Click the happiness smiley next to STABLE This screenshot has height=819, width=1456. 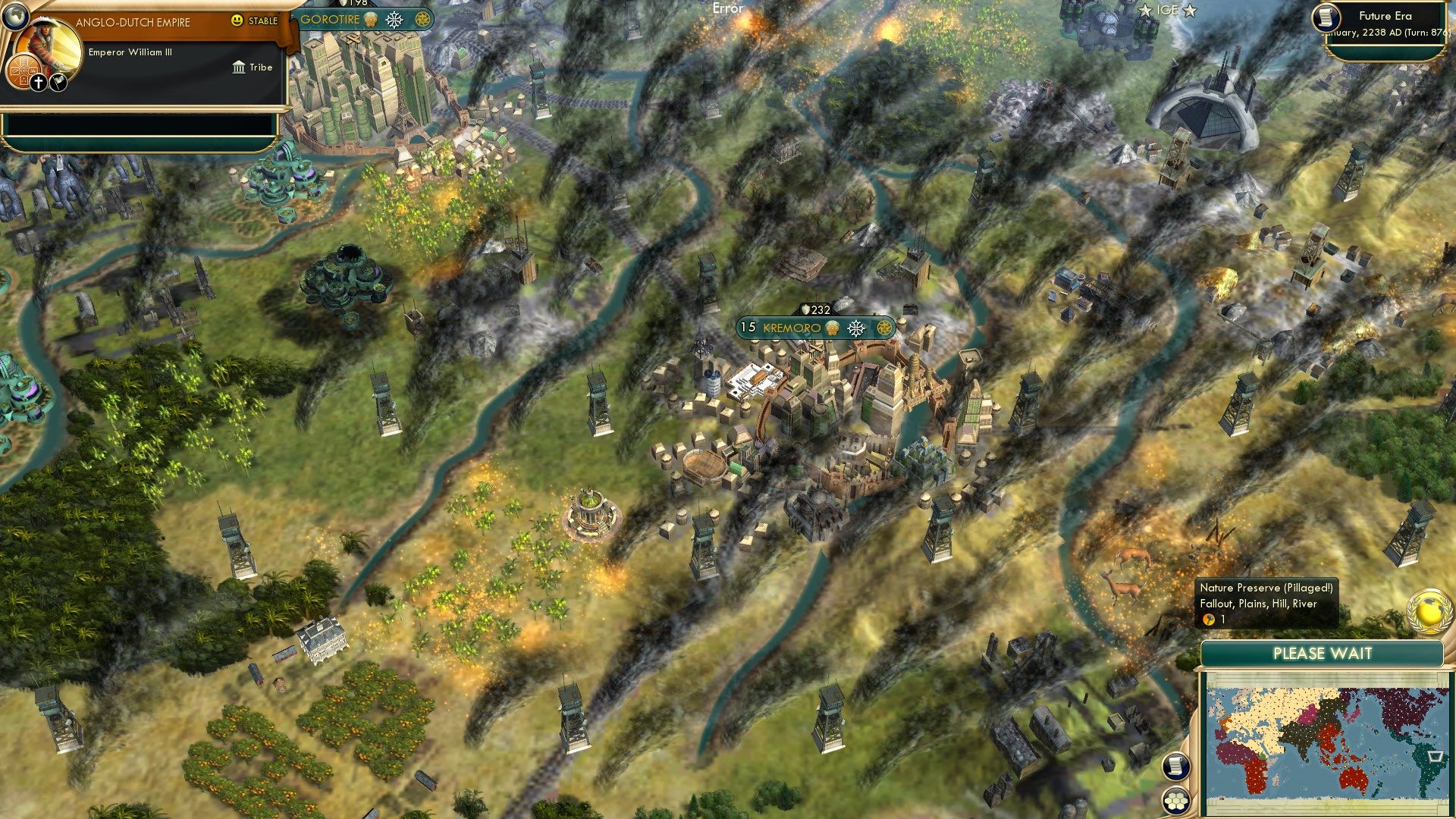pos(237,21)
